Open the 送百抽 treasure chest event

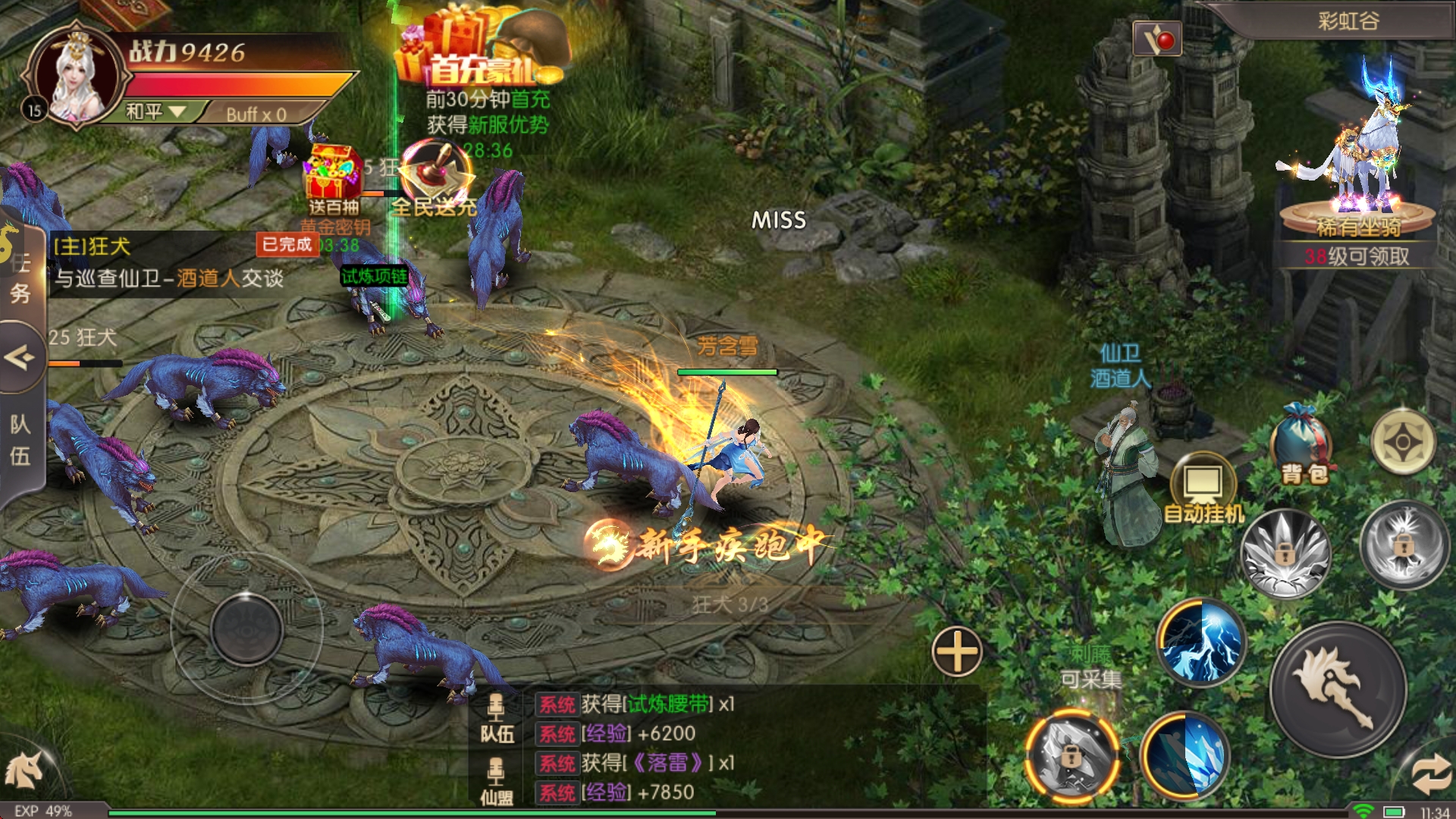pyautogui.click(x=334, y=178)
